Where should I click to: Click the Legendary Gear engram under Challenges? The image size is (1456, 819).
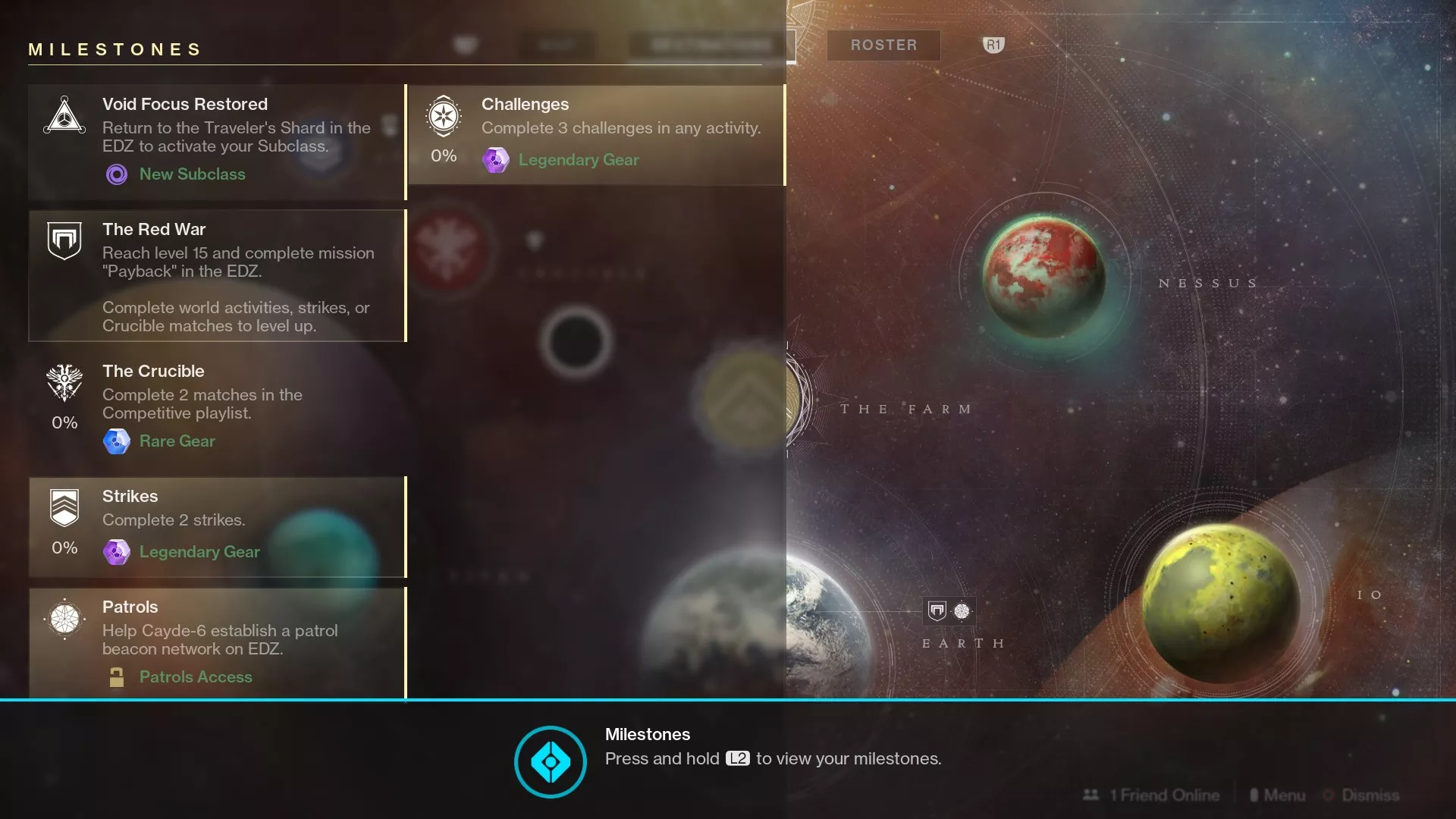click(497, 160)
